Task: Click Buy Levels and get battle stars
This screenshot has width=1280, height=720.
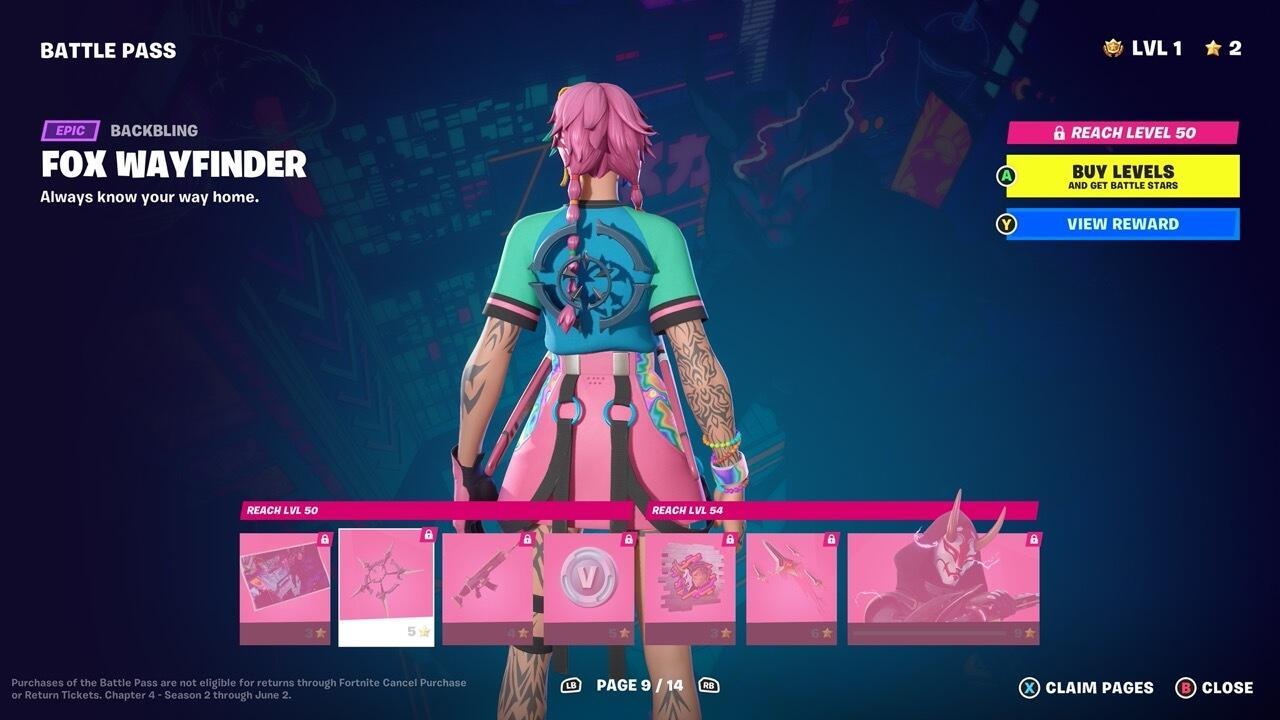Action: tap(1121, 176)
